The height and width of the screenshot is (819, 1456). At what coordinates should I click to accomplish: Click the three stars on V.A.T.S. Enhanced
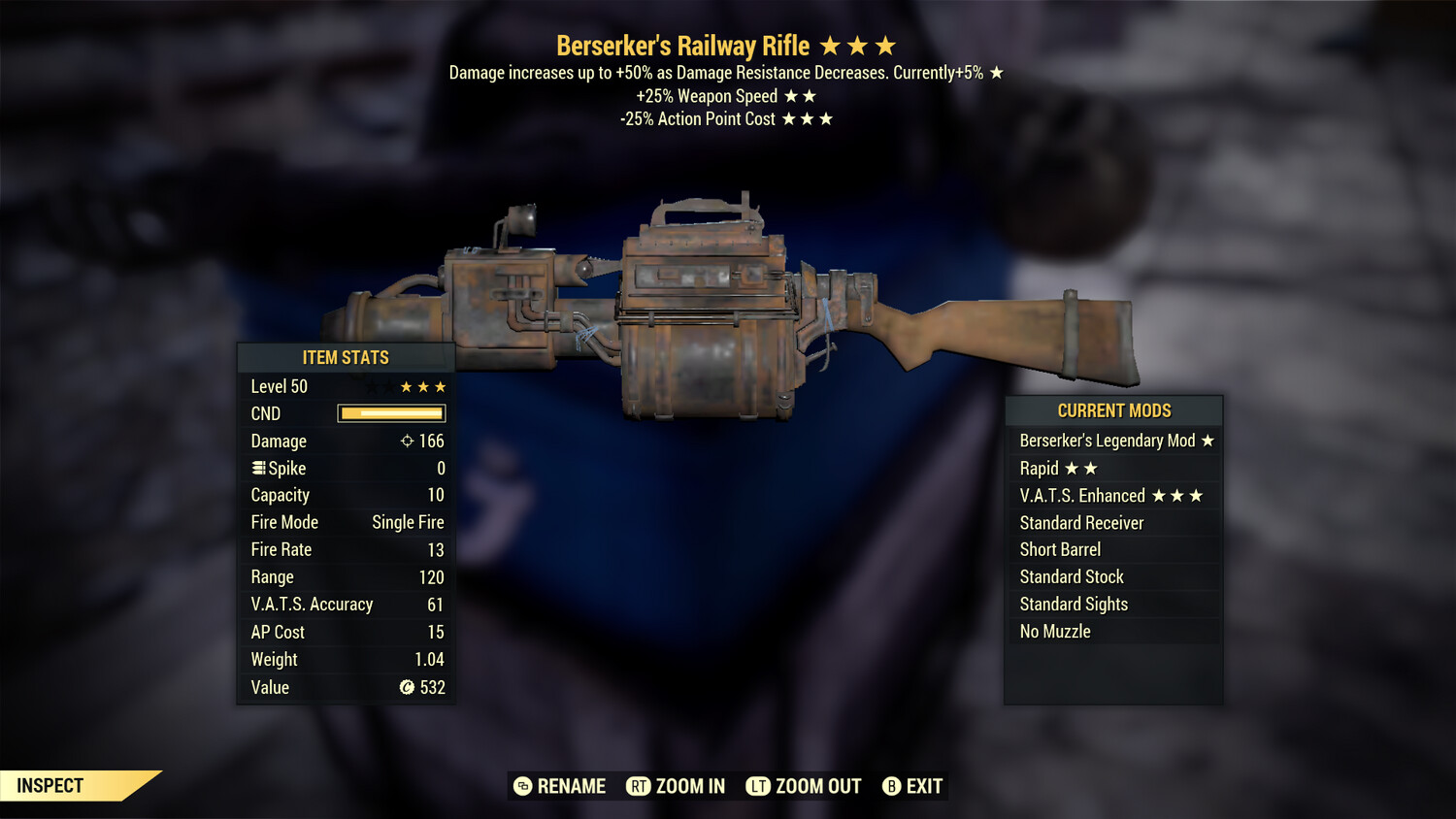(1175, 495)
